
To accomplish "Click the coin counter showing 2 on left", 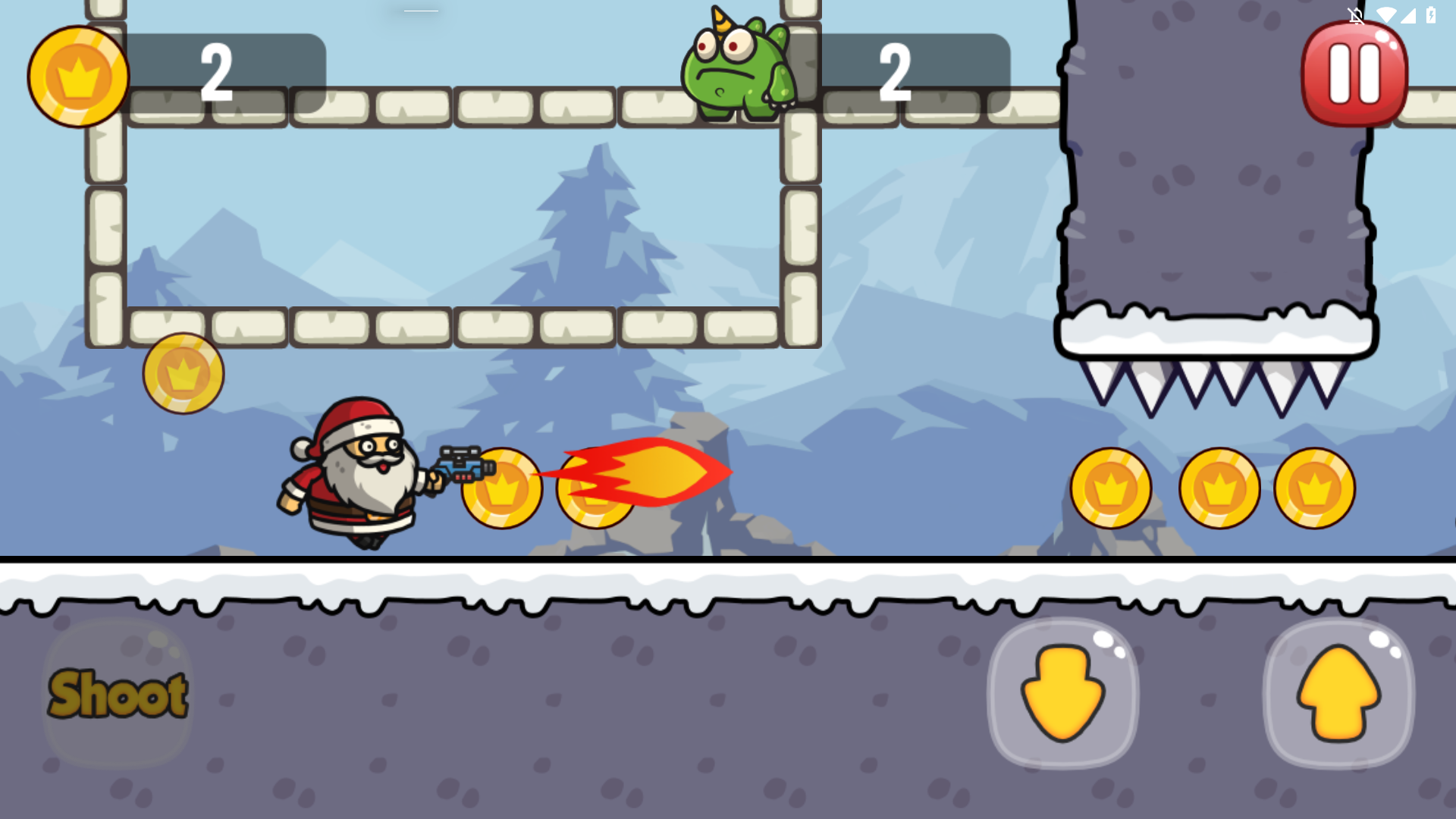I will tap(216, 72).
